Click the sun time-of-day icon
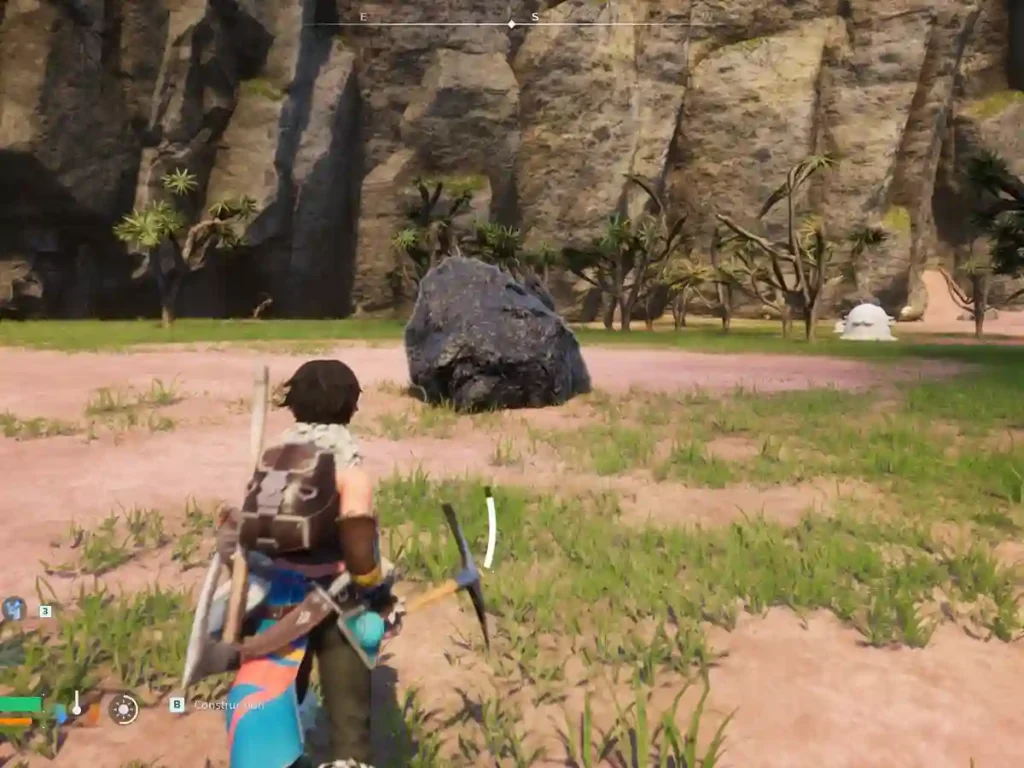Image resolution: width=1024 pixels, height=768 pixels. (123, 708)
